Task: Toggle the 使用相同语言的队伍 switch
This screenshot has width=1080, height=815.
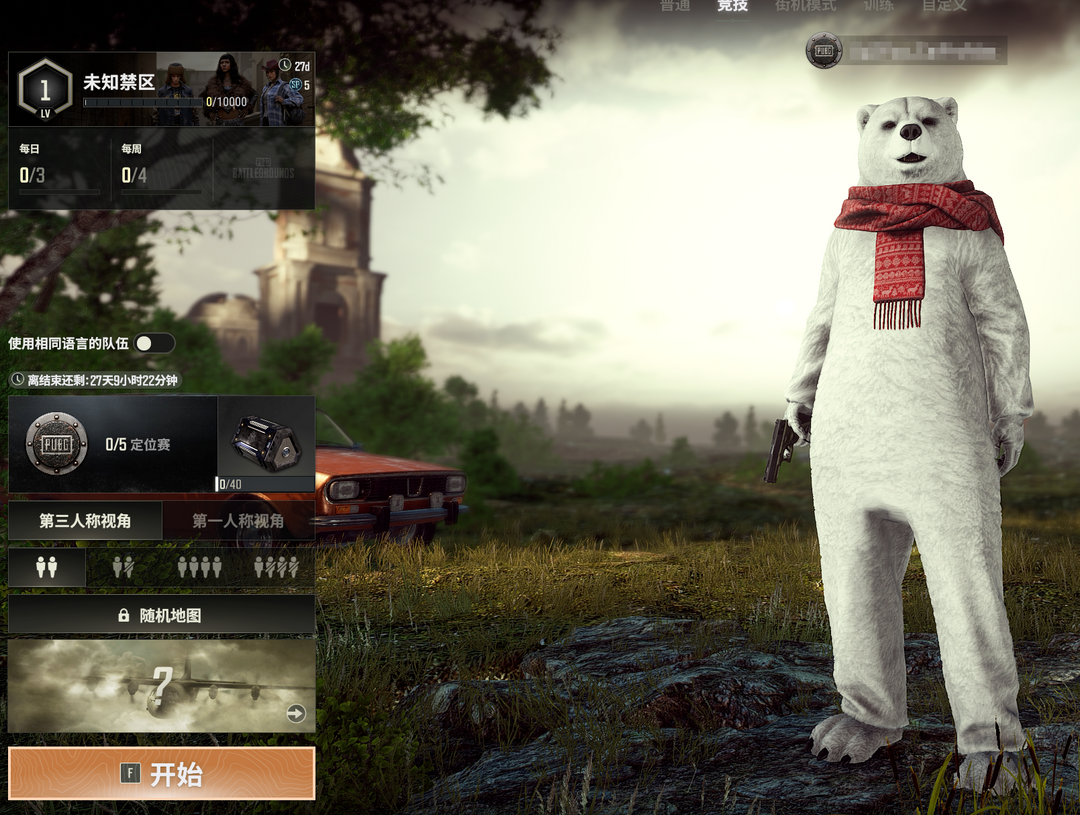Action: [155, 343]
